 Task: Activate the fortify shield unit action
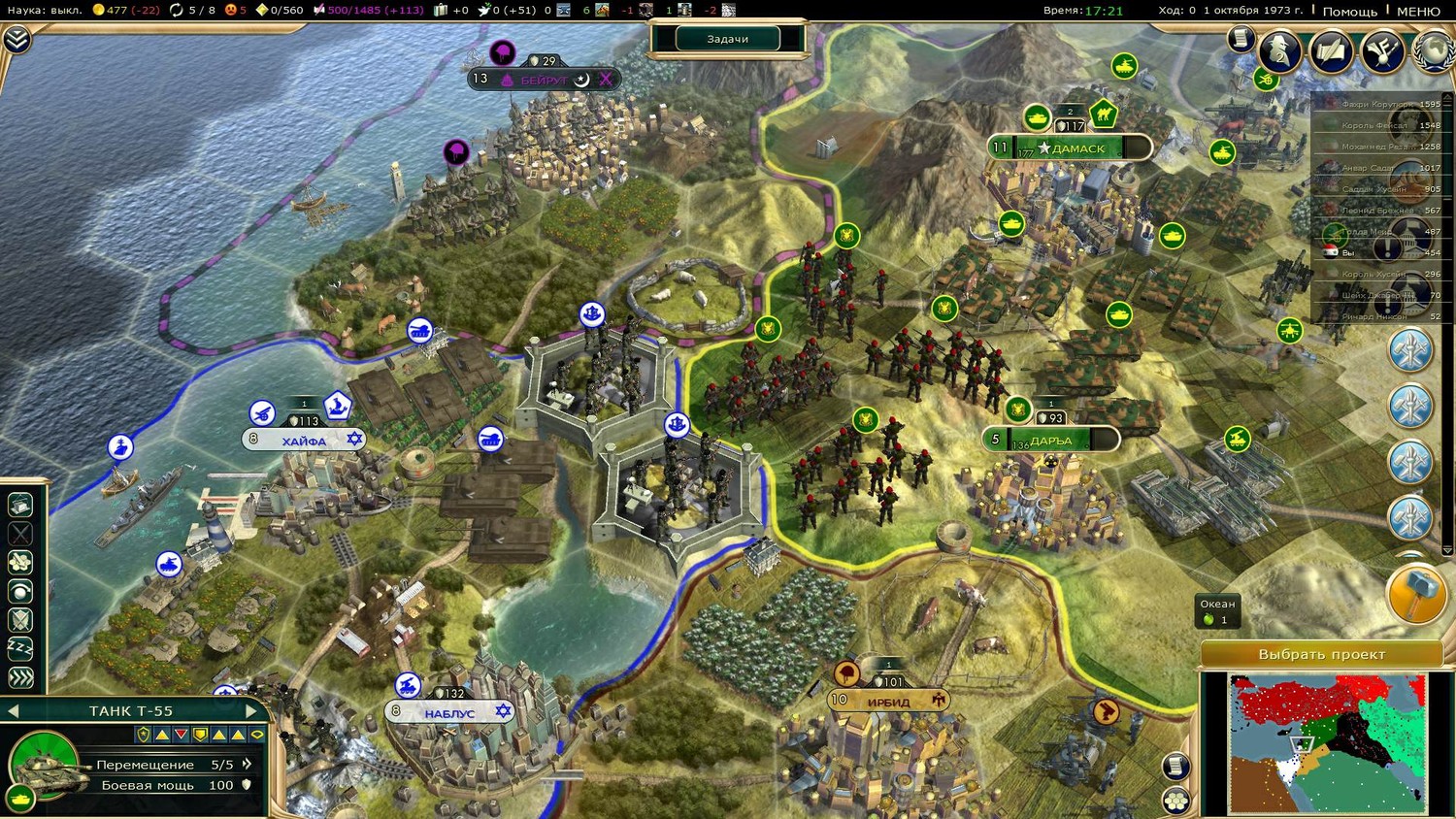(x=20, y=619)
